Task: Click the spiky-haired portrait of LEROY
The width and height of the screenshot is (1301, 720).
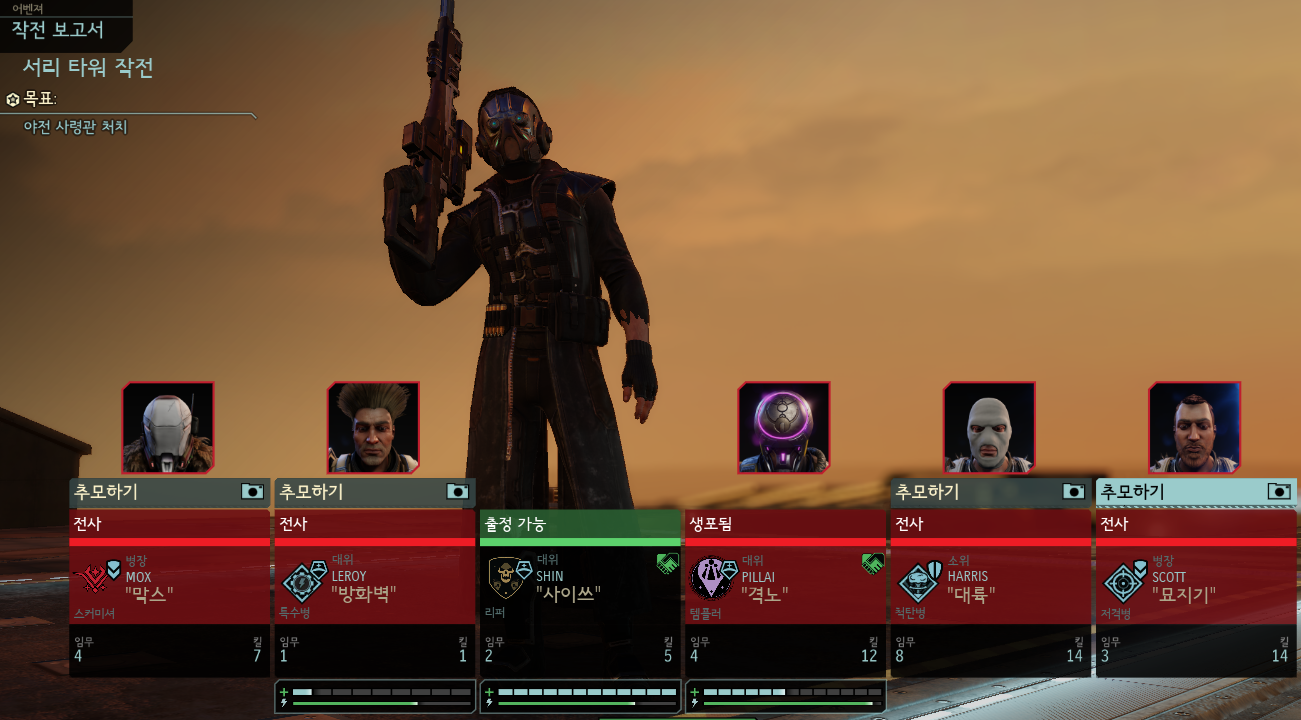Action: 373,427
